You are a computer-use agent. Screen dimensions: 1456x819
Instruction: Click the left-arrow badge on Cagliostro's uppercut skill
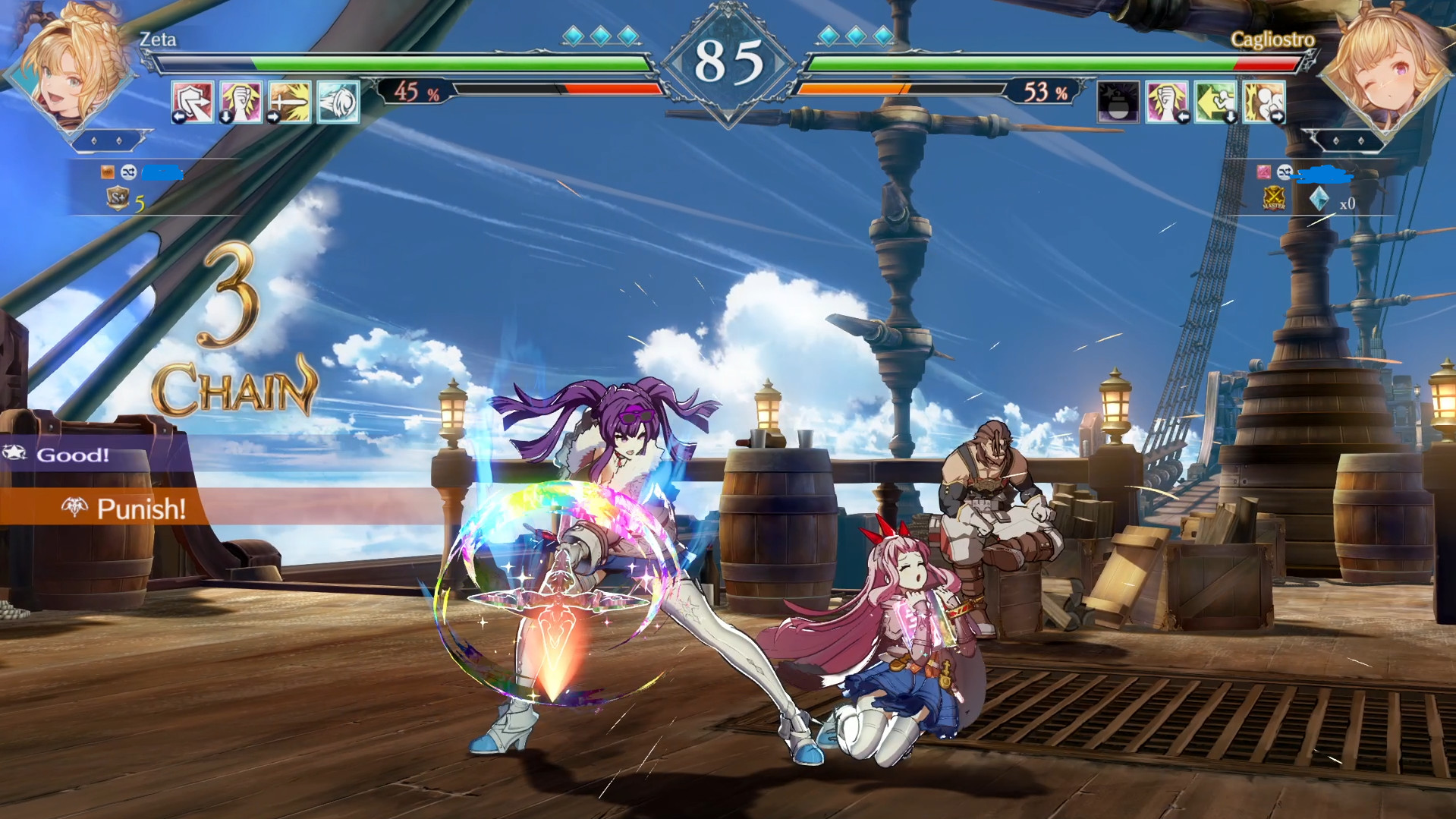point(1184,118)
